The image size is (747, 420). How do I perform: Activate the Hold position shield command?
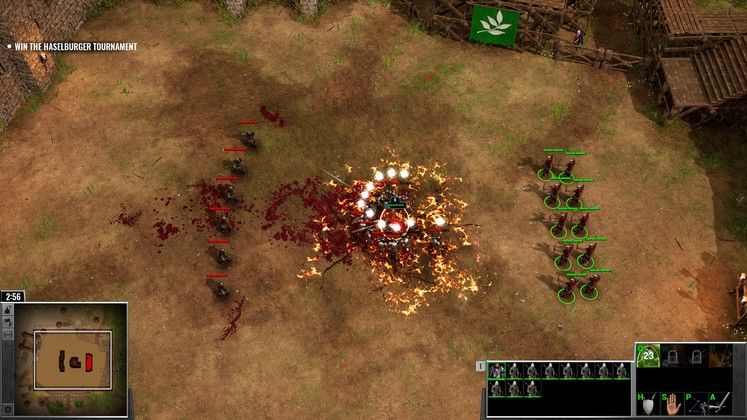pos(650,404)
